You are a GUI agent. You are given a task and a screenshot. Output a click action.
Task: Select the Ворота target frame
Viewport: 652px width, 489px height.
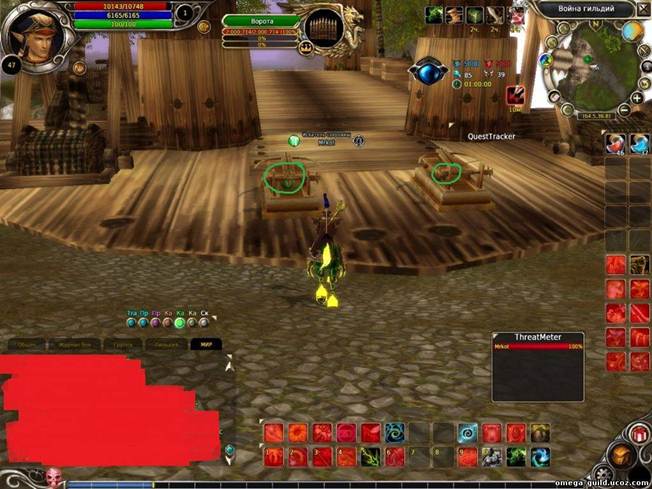262,20
